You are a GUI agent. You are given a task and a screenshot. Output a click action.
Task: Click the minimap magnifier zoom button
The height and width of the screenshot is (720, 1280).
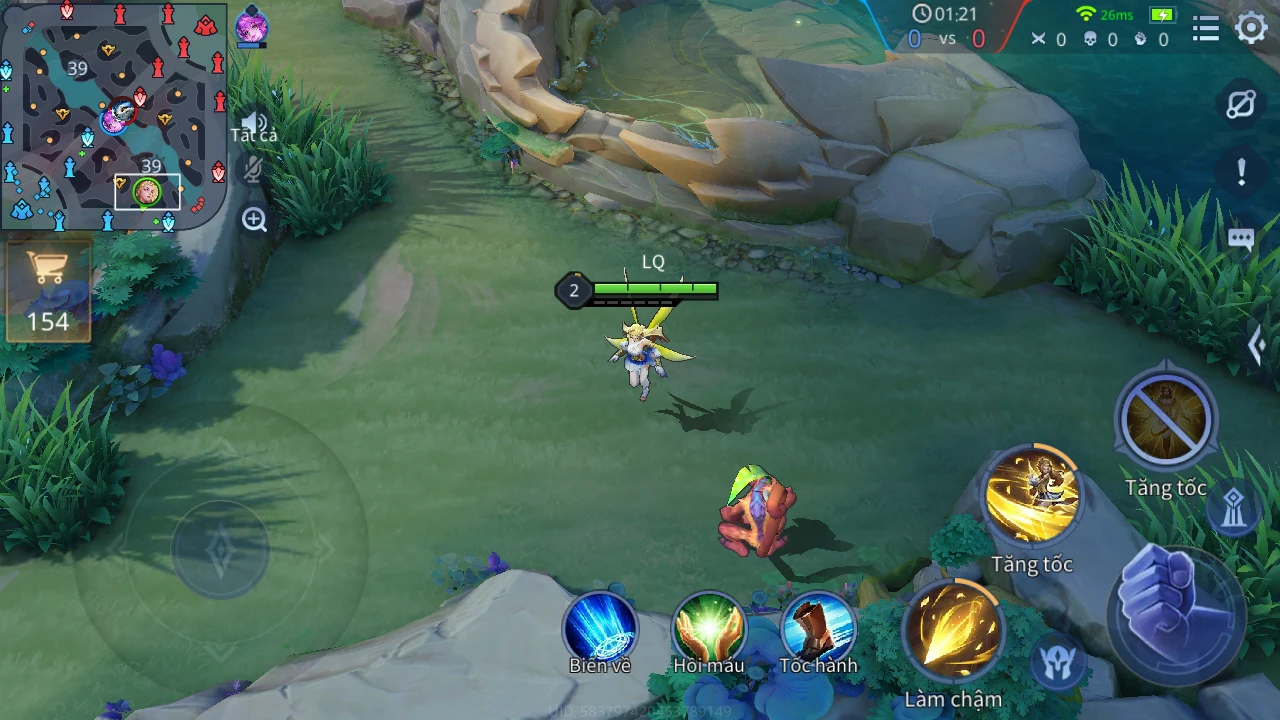click(254, 220)
